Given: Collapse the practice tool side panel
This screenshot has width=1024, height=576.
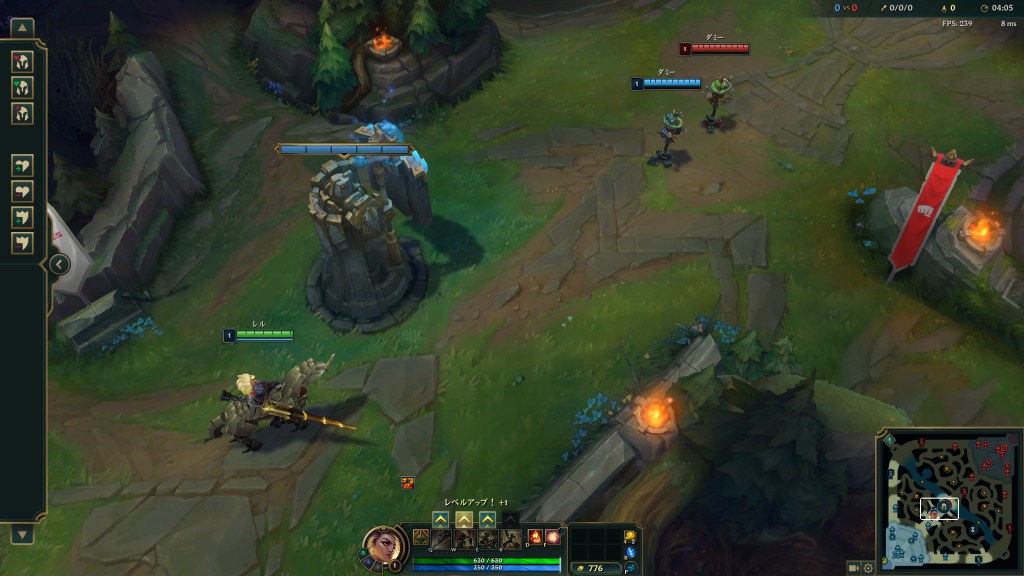Looking at the screenshot, I should coord(58,264).
